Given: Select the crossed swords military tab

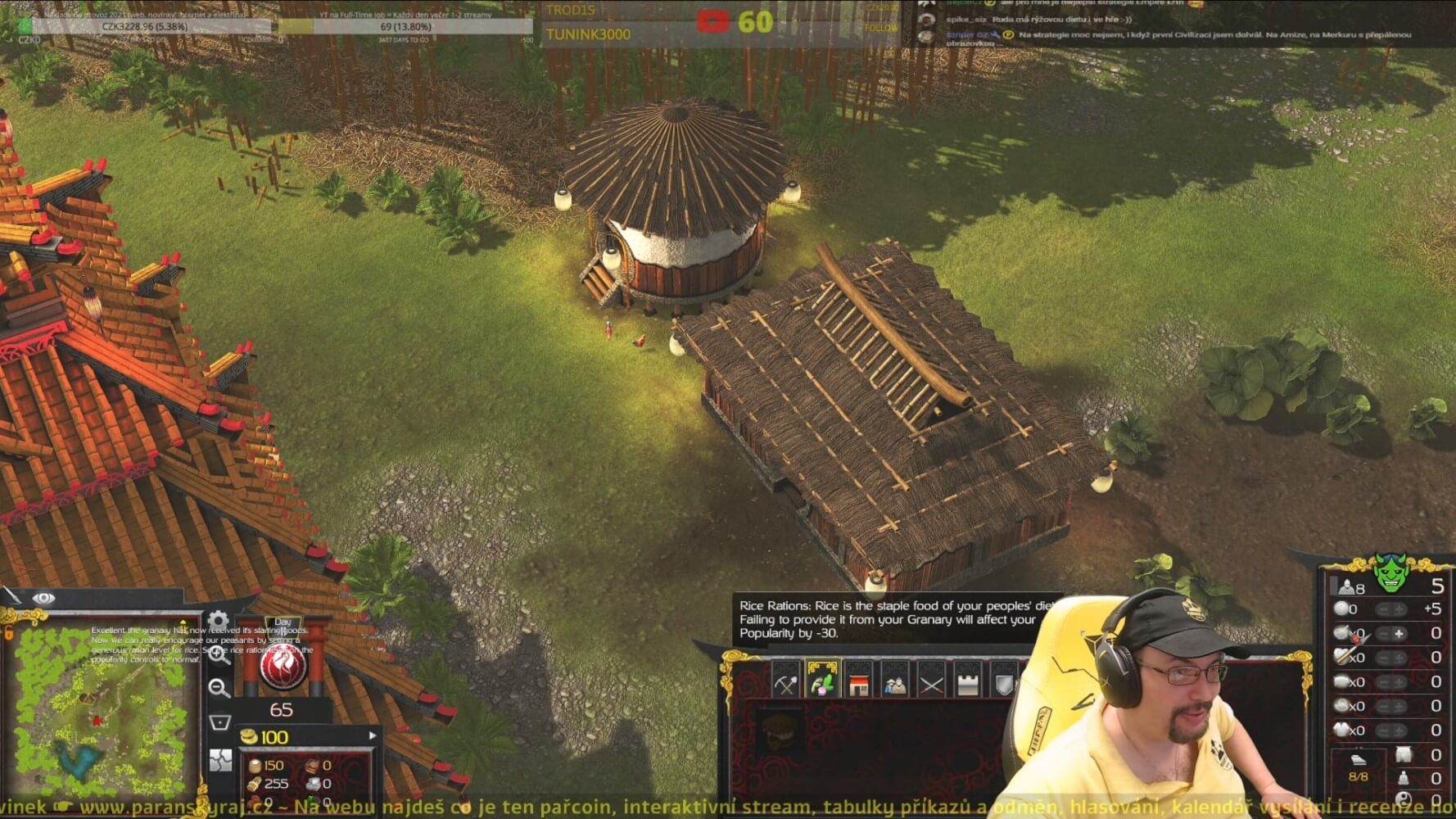Looking at the screenshot, I should click(931, 683).
